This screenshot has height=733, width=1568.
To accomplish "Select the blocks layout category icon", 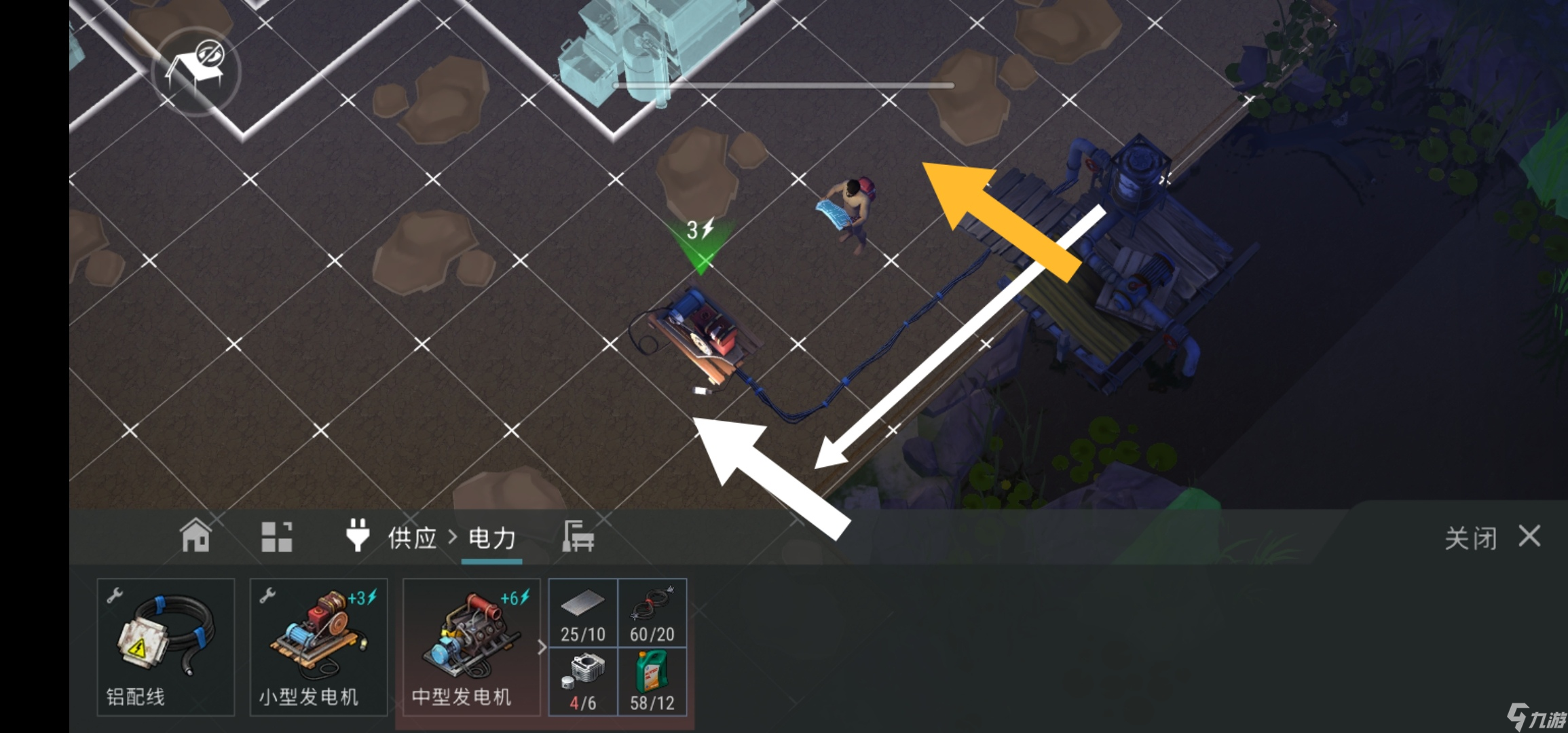I will tap(277, 537).
